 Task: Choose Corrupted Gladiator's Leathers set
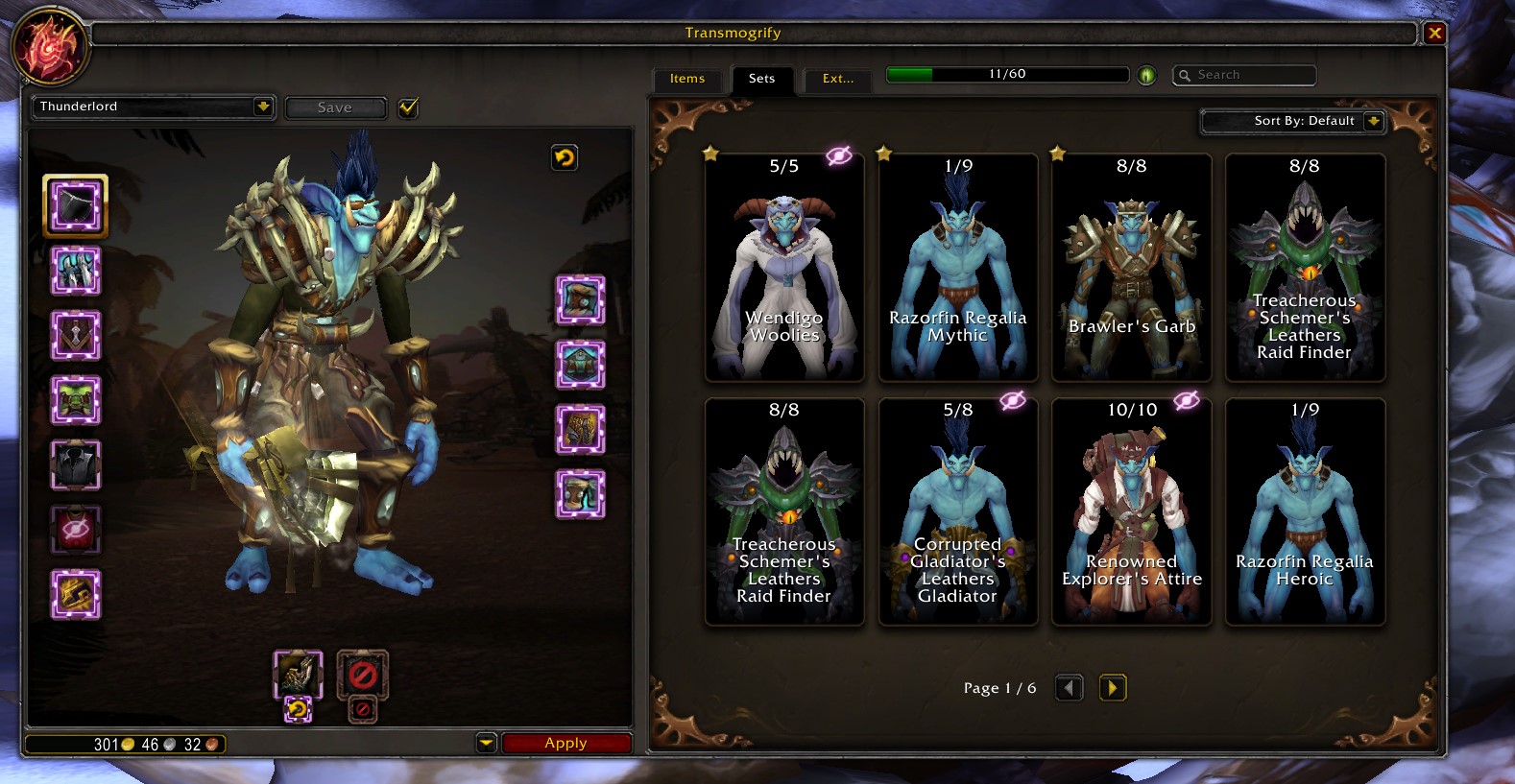tap(957, 512)
